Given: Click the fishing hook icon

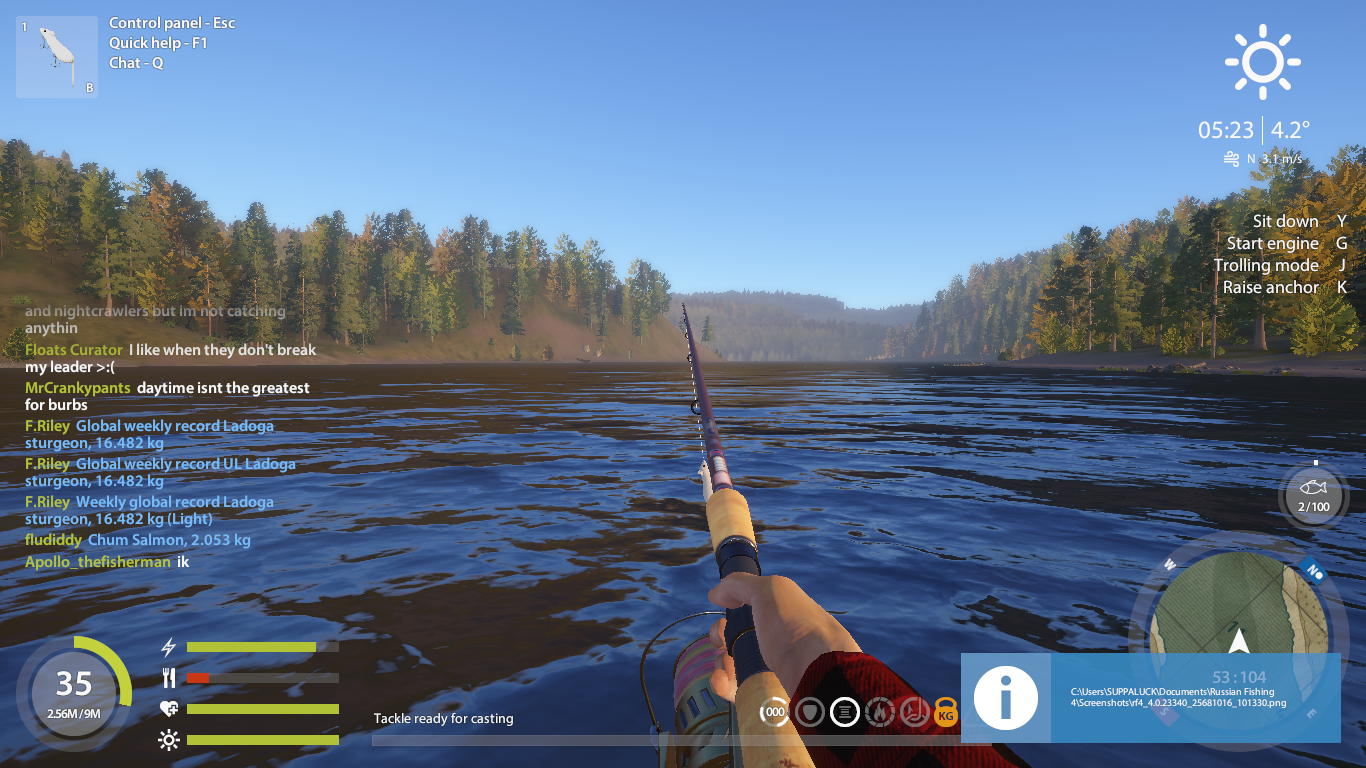Looking at the screenshot, I should click(913, 713).
